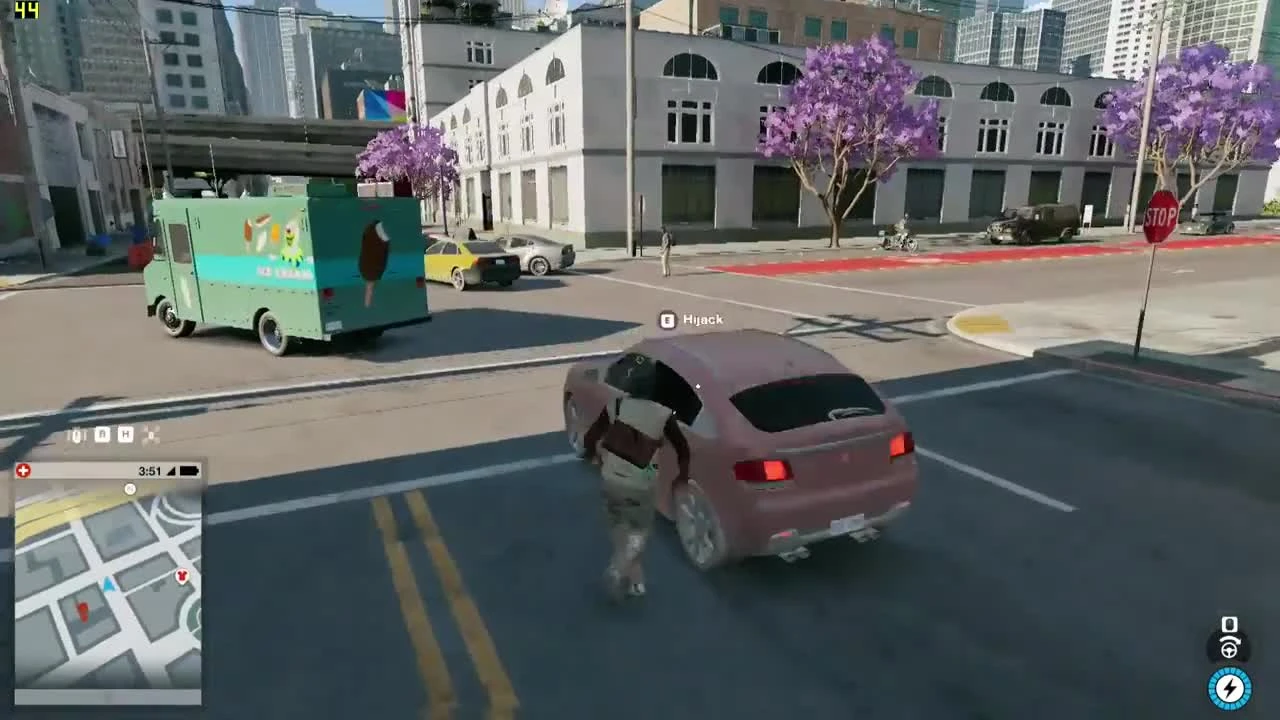Click the clothing shop marker on the minimap
Screen dimensions: 1280x720
click(x=181, y=576)
